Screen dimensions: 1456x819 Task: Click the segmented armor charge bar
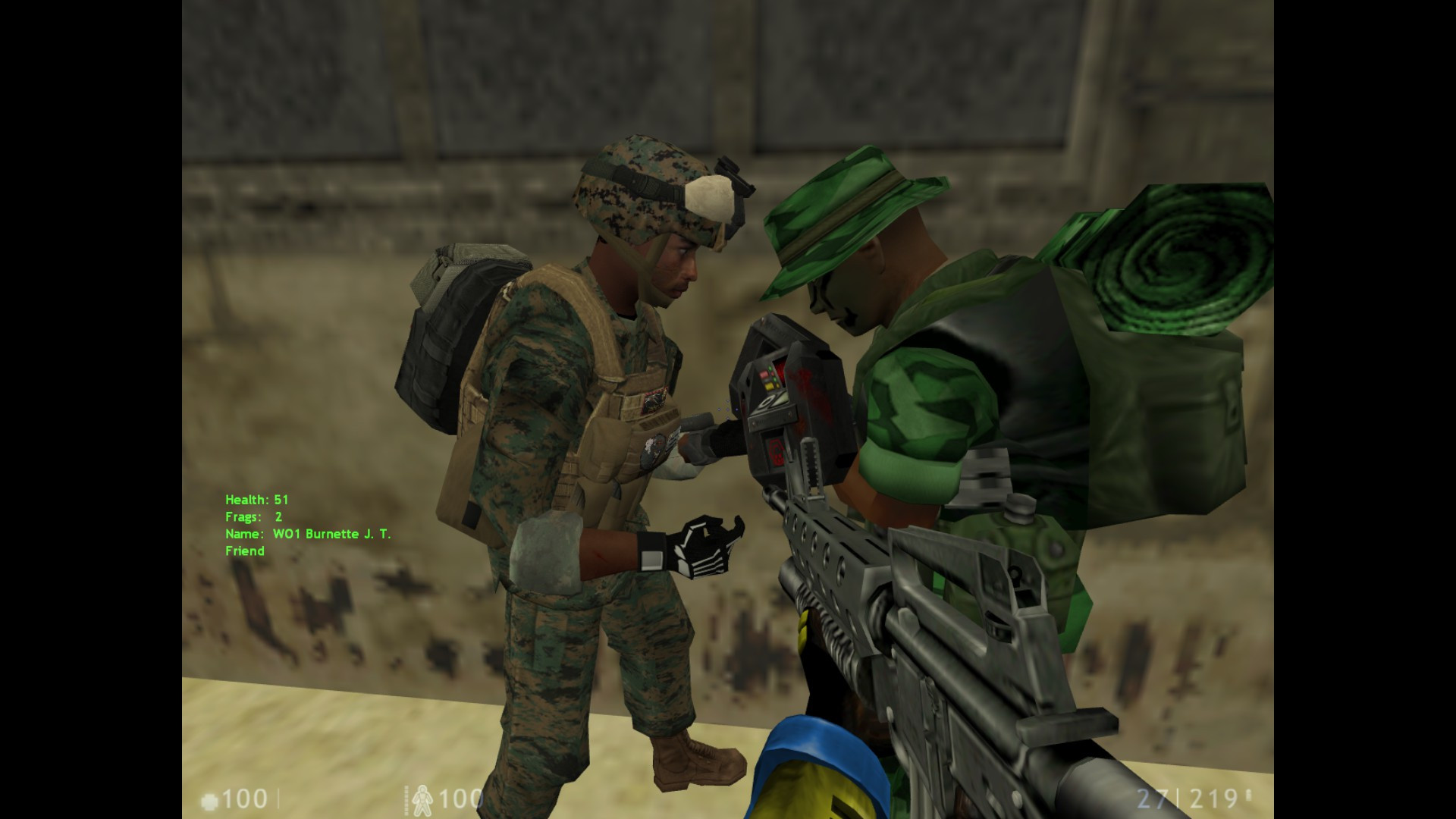[406, 800]
